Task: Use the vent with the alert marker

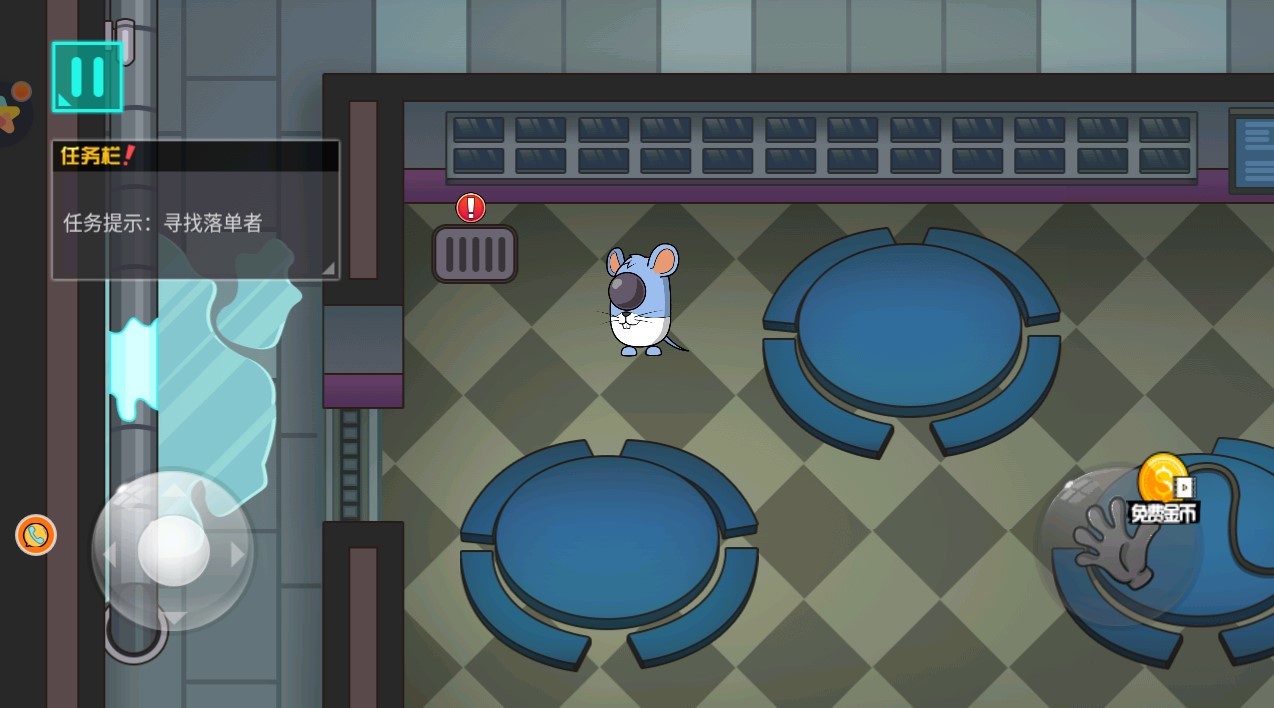Action: pos(475,254)
